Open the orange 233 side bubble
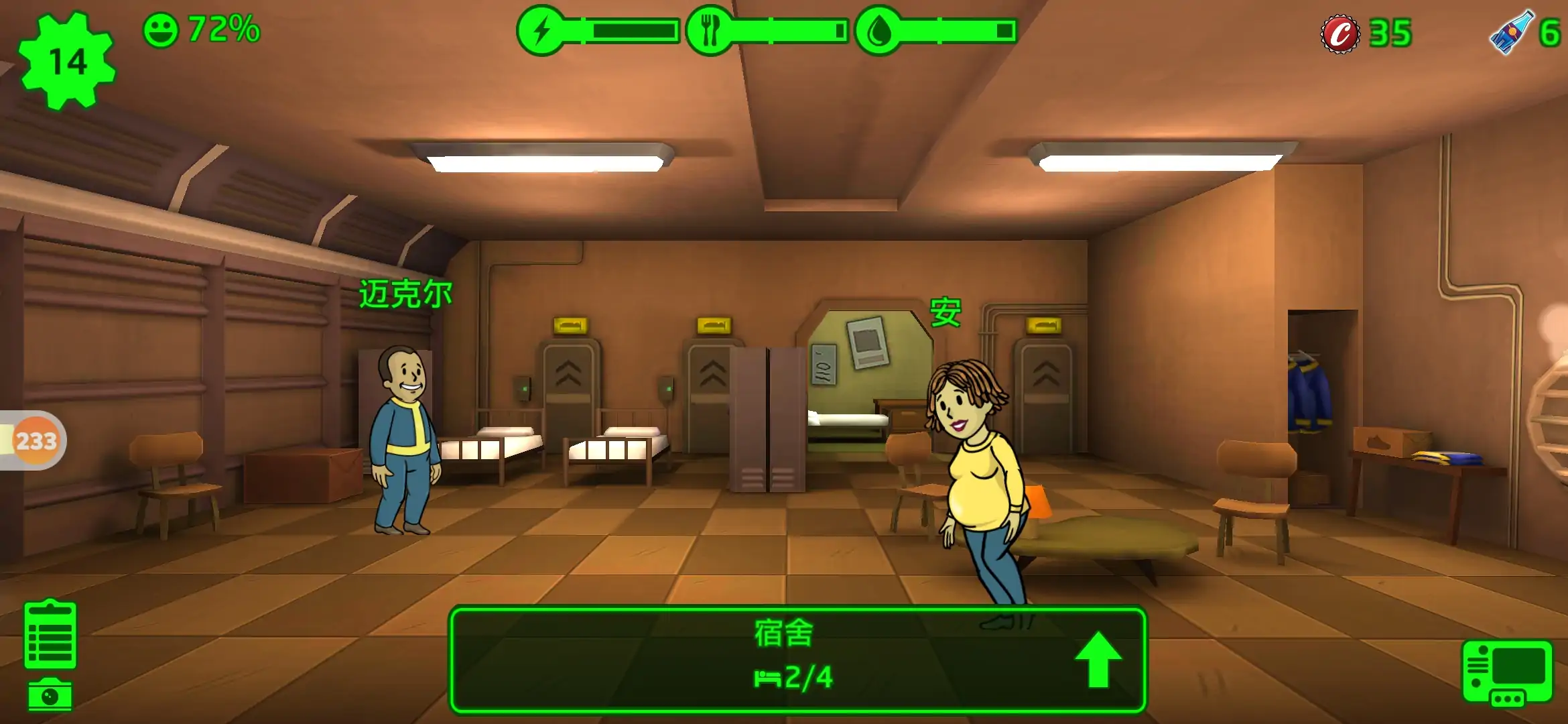1568x724 pixels. (x=36, y=440)
